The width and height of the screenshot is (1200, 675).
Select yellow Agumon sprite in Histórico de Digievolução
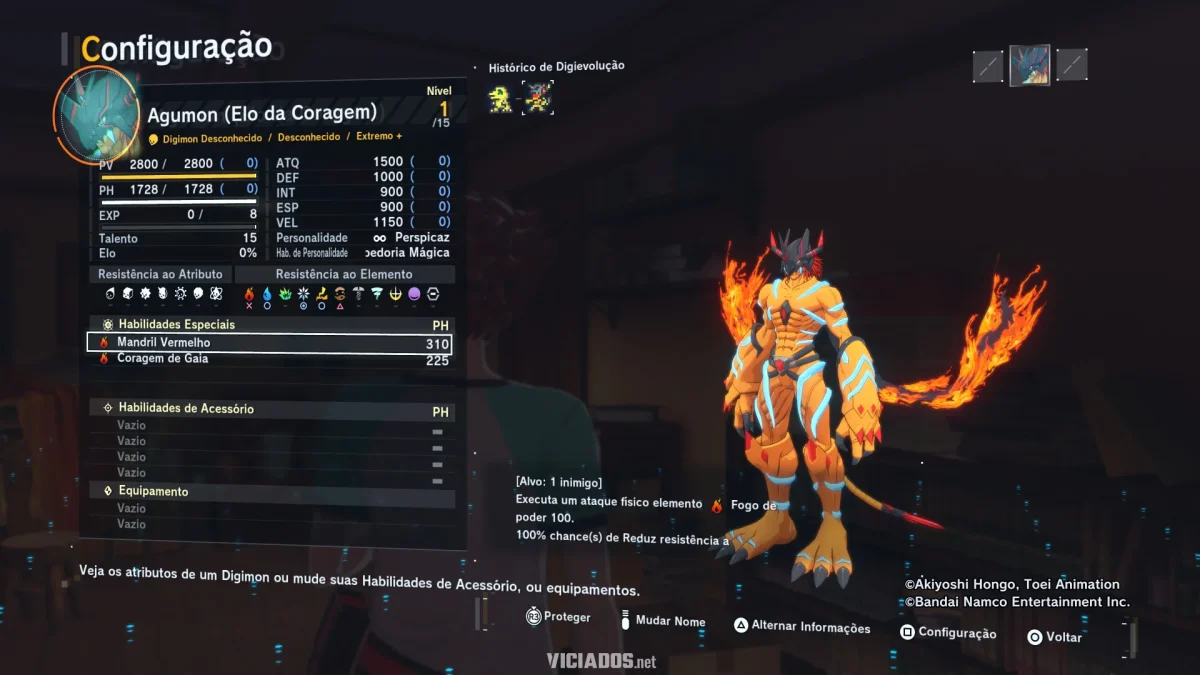point(500,98)
